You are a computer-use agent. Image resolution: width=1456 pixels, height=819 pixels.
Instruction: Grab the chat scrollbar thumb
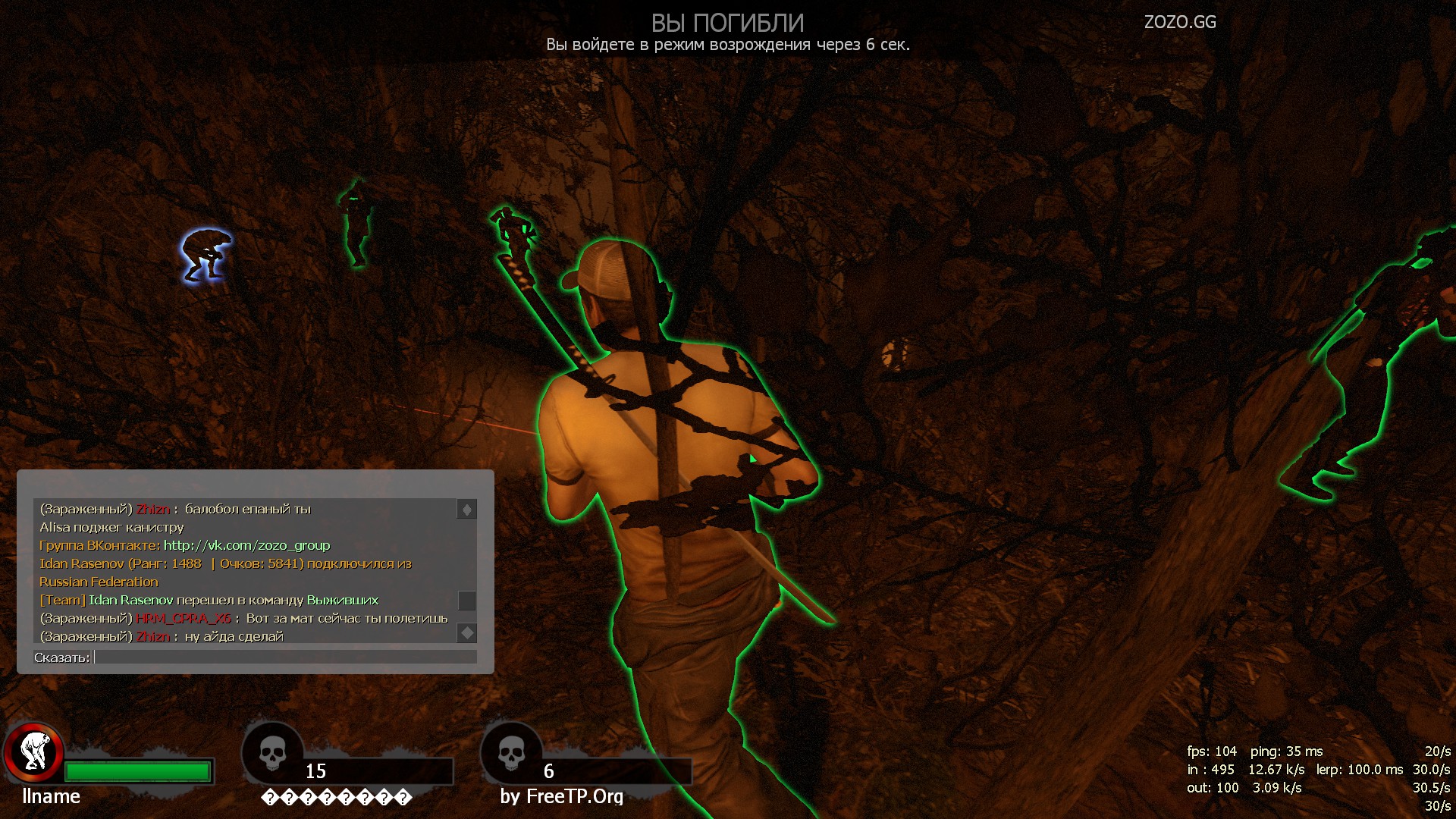click(x=466, y=601)
